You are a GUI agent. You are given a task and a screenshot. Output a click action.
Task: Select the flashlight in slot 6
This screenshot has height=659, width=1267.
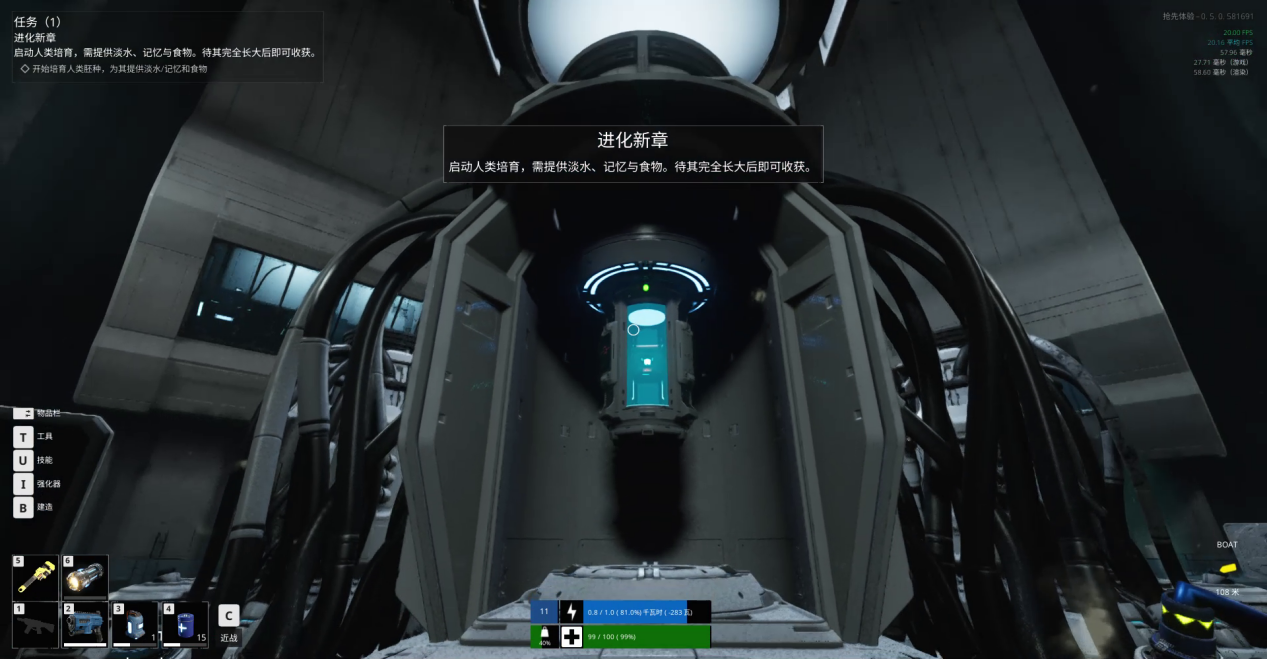[85, 578]
